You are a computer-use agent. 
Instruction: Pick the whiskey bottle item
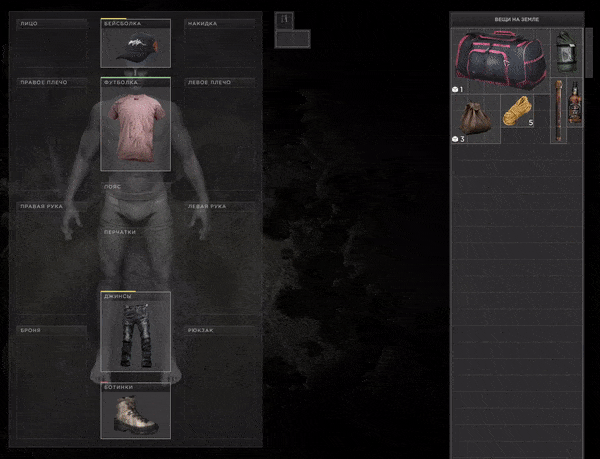574,105
